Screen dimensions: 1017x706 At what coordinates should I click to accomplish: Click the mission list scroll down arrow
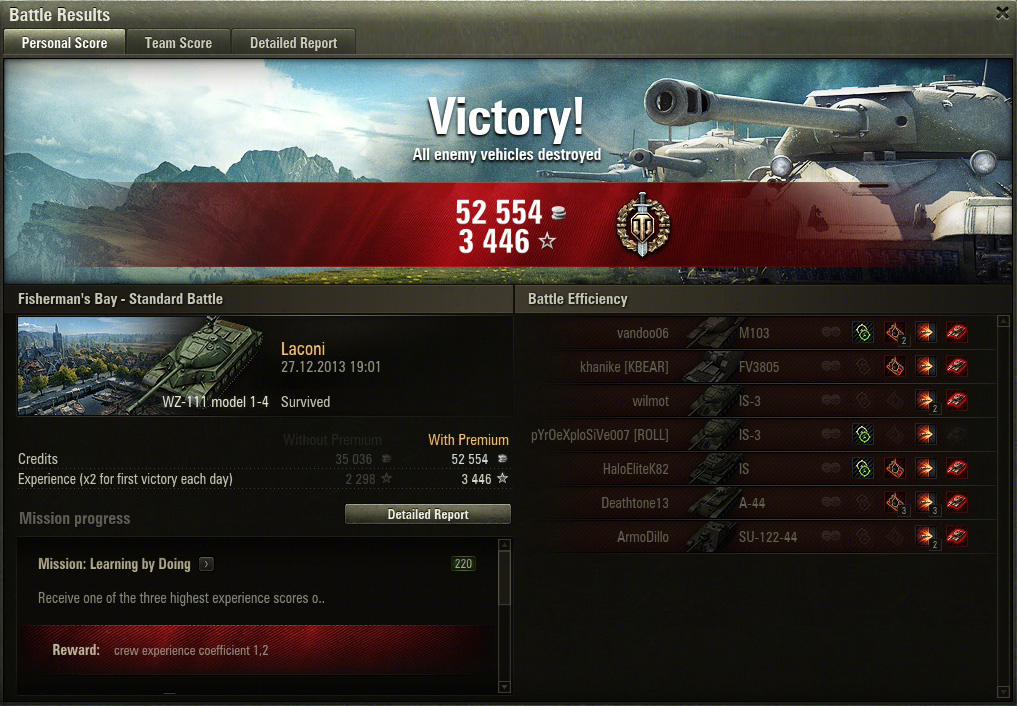[x=503, y=687]
